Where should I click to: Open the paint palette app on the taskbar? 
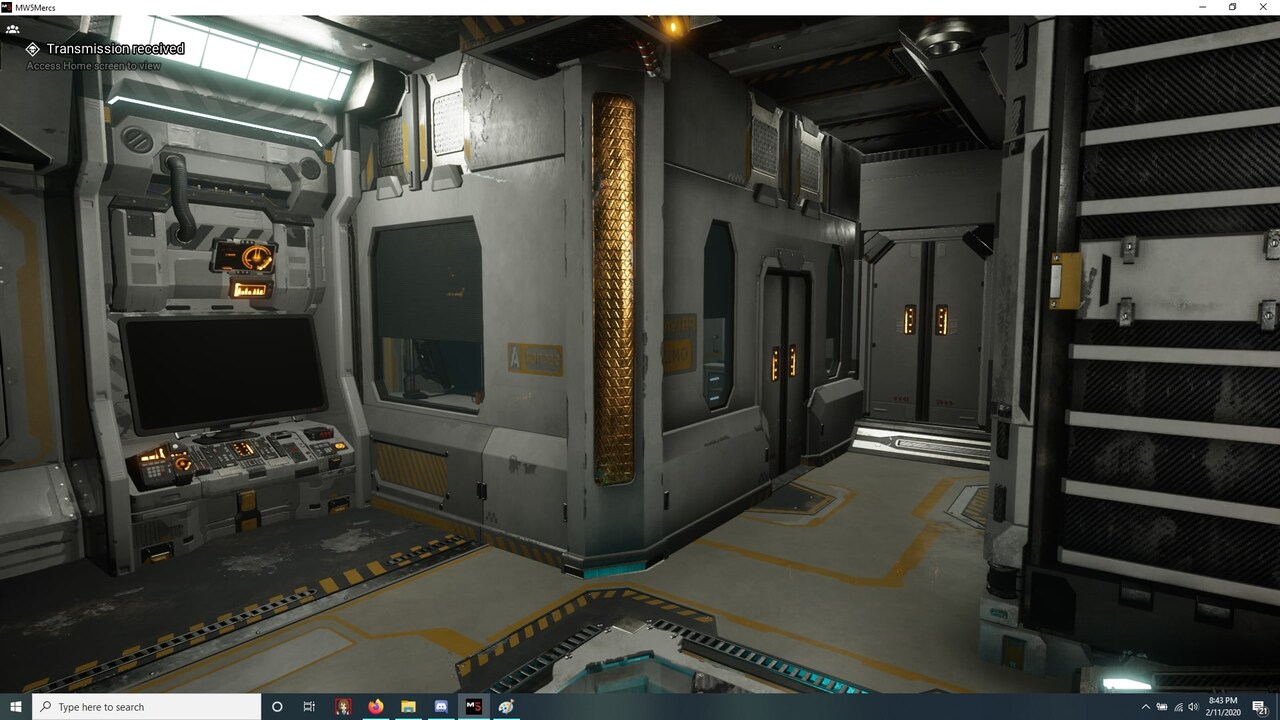click(505, 707)
